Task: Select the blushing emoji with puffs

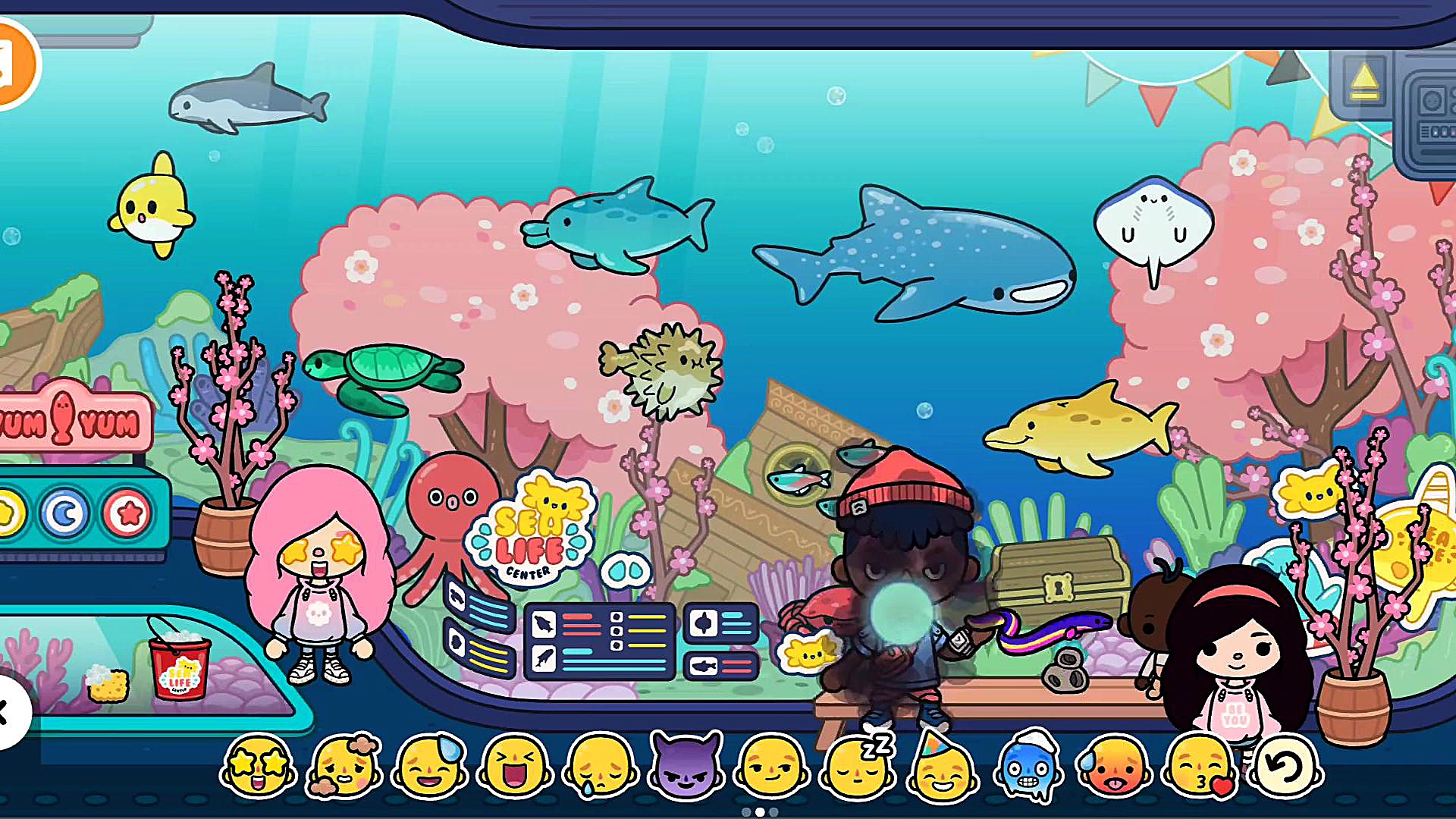Action: point(344,766)
